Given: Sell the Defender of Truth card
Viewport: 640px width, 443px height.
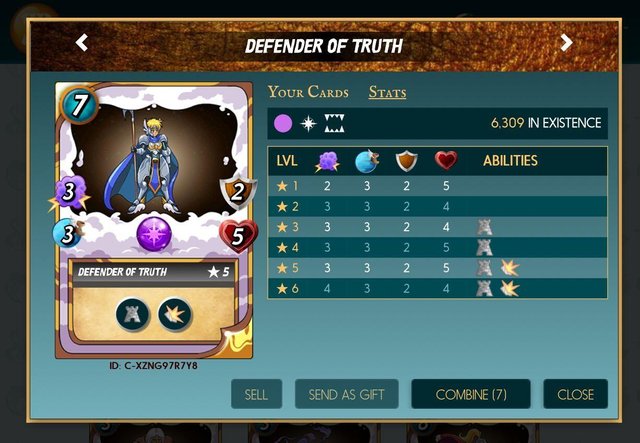Looking at the screenshot, I should click(256, 394).
